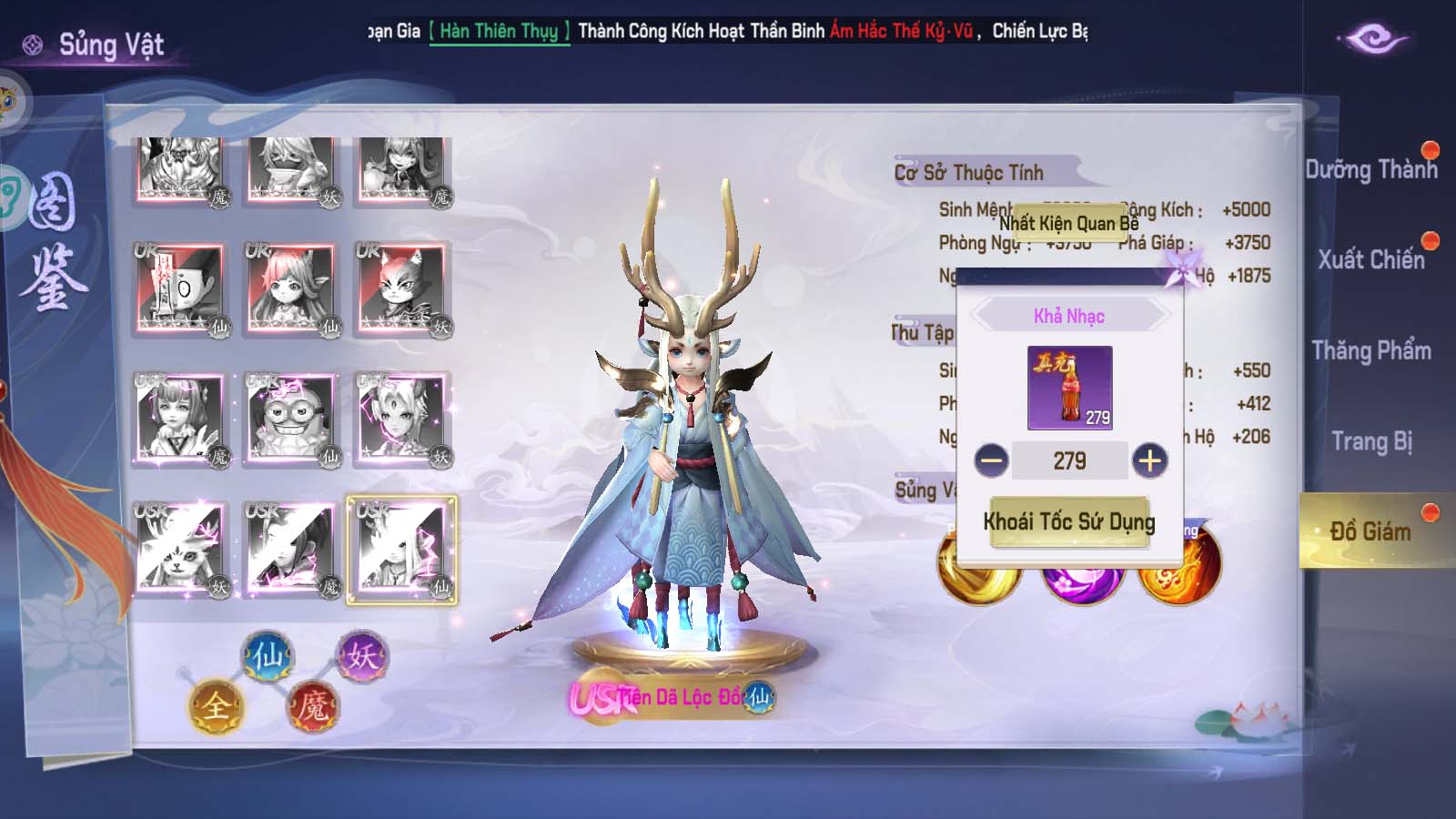This screenshot has width=1456, height=819.
Task: Choose the Đồ Giám tab
Action: [x=1370, y=531]
